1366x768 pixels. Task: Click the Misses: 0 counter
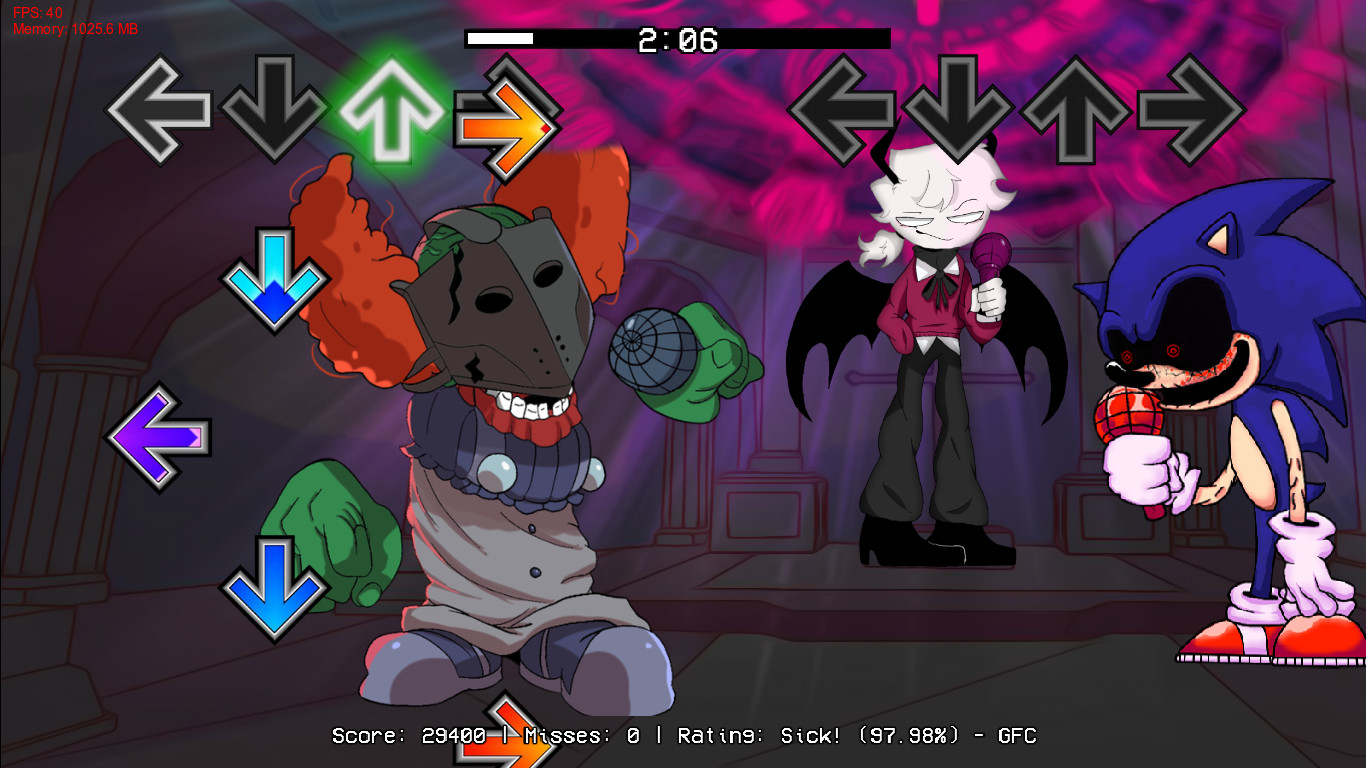tap(582, 735)
